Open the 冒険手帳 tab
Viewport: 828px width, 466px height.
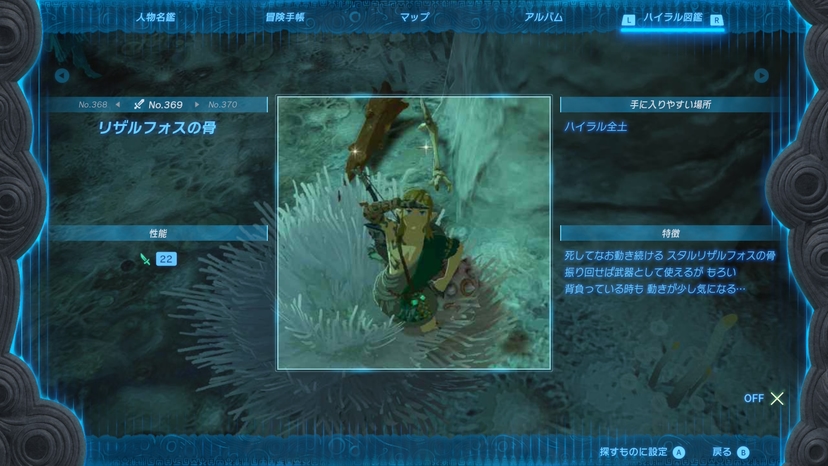tap(285, 18)
